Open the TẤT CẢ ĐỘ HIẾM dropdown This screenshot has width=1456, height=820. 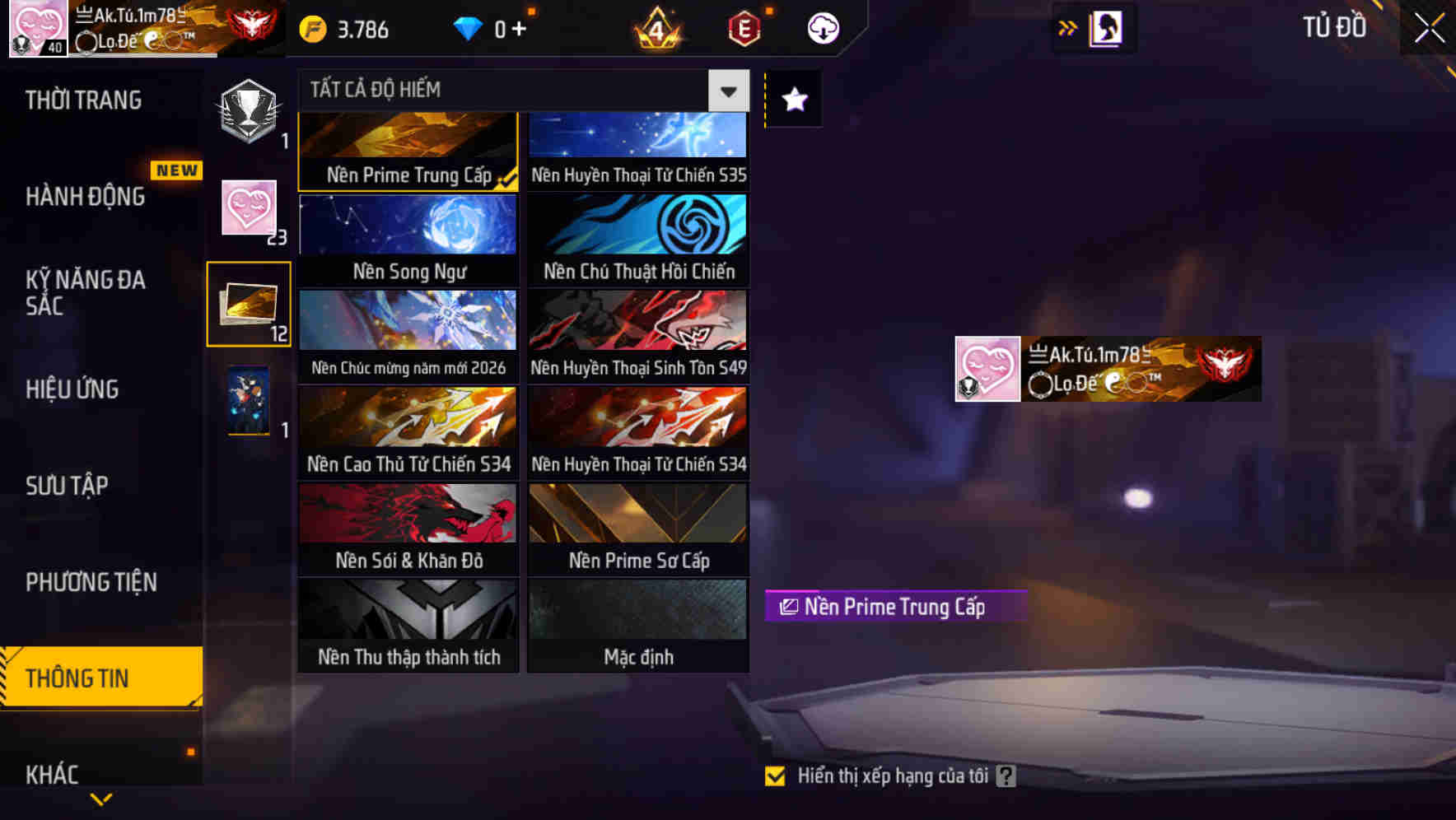tap(727, 91)
